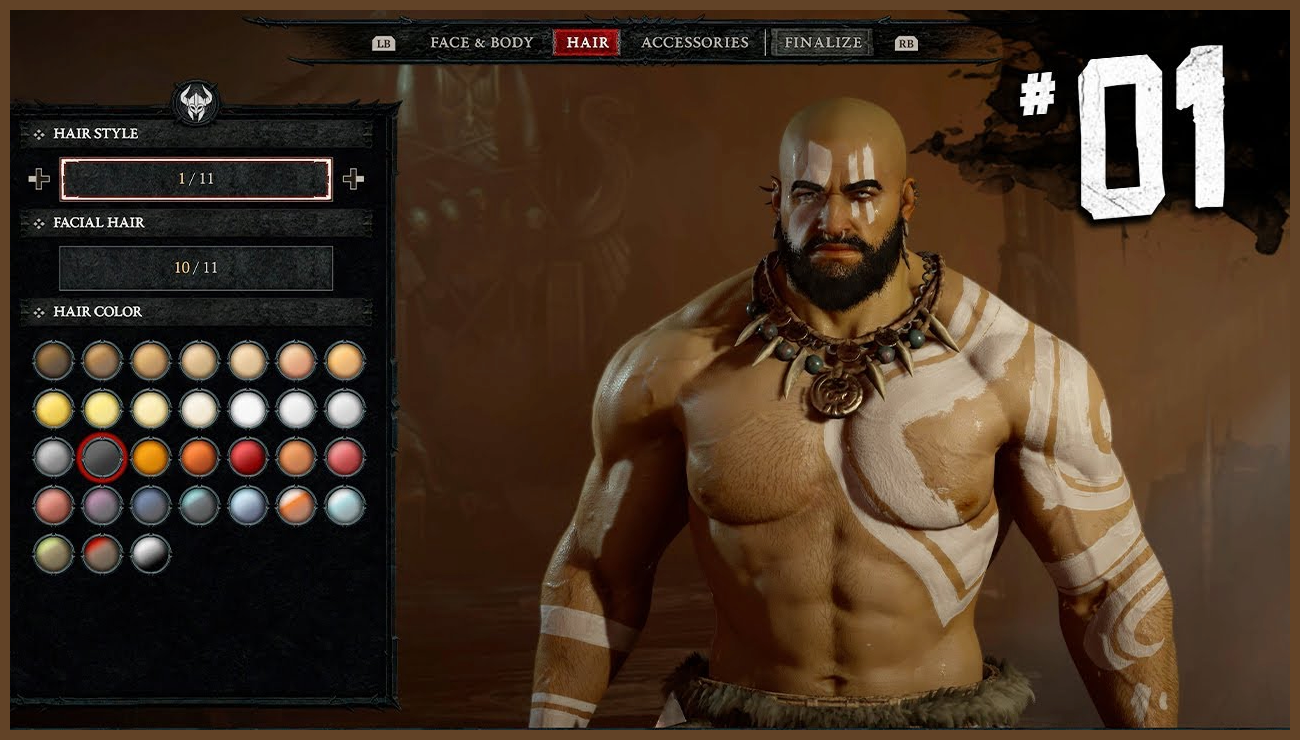
Task: Pick the bright red hair color swatch
Action: pos(248,457)
